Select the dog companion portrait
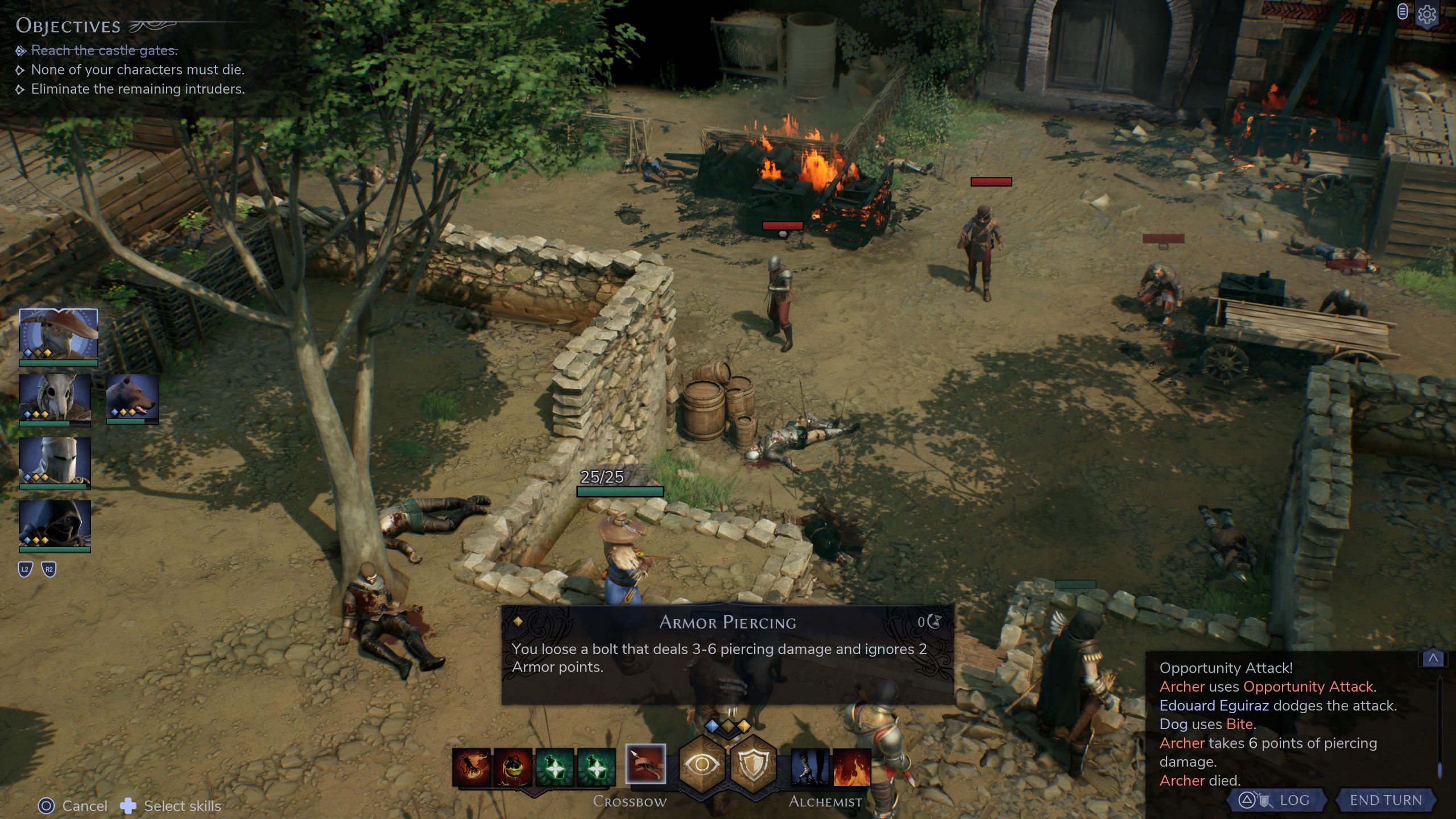Viewport: 1456px width, 819px height. coord(133,398)
